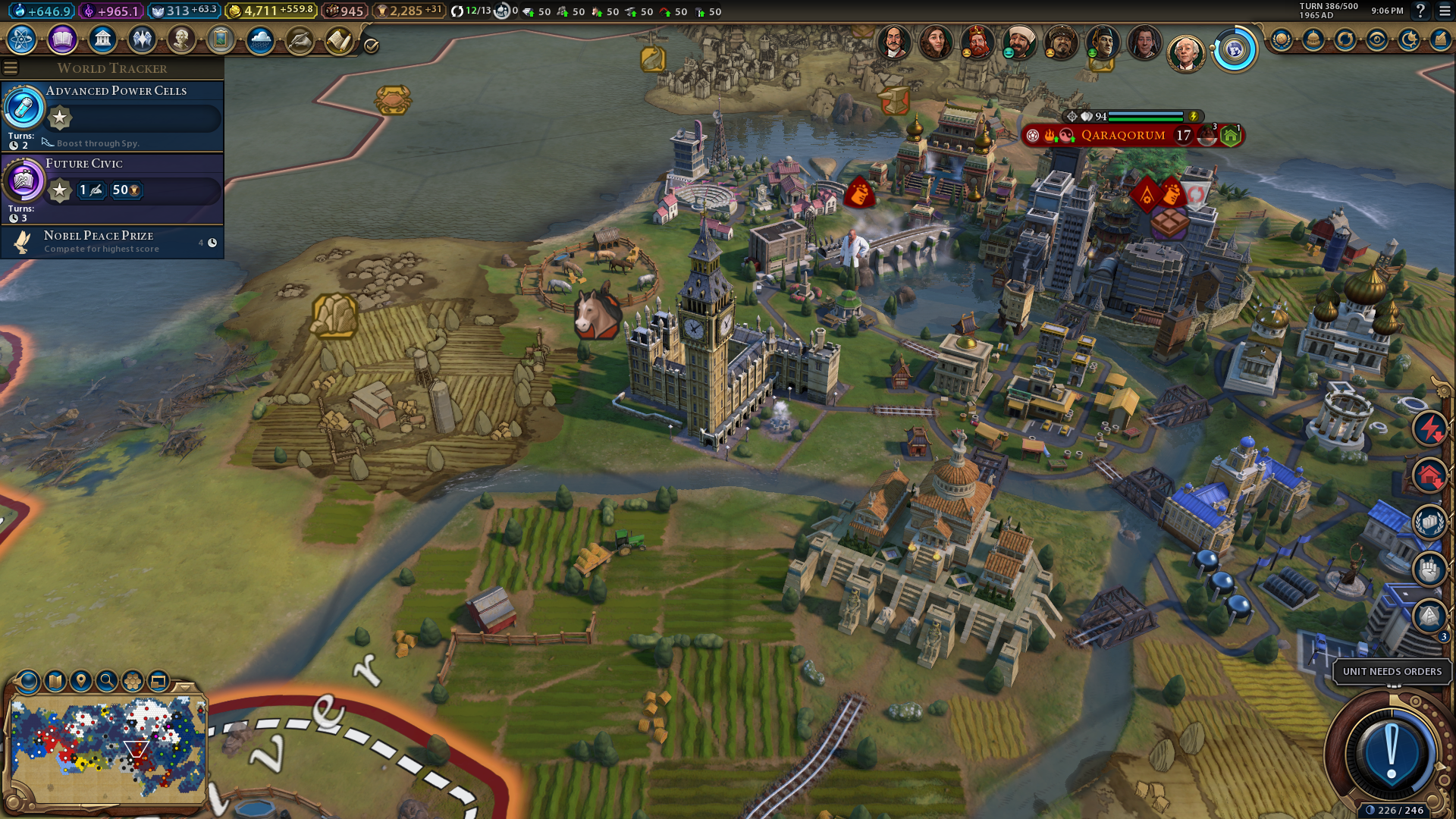Click the Qaraqorum city banner
1456x819 pixels.
pos(1122,136)
